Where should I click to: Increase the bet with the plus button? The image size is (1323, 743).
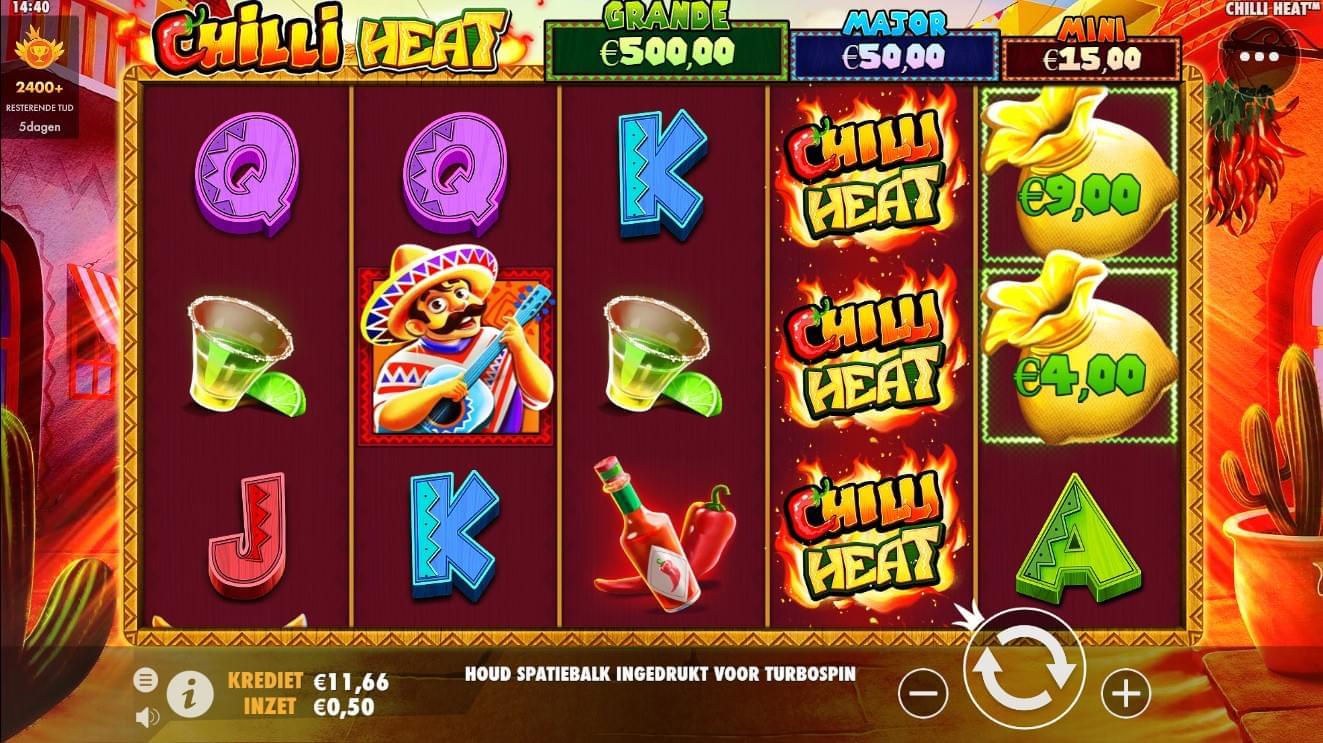coord(1126,691)
